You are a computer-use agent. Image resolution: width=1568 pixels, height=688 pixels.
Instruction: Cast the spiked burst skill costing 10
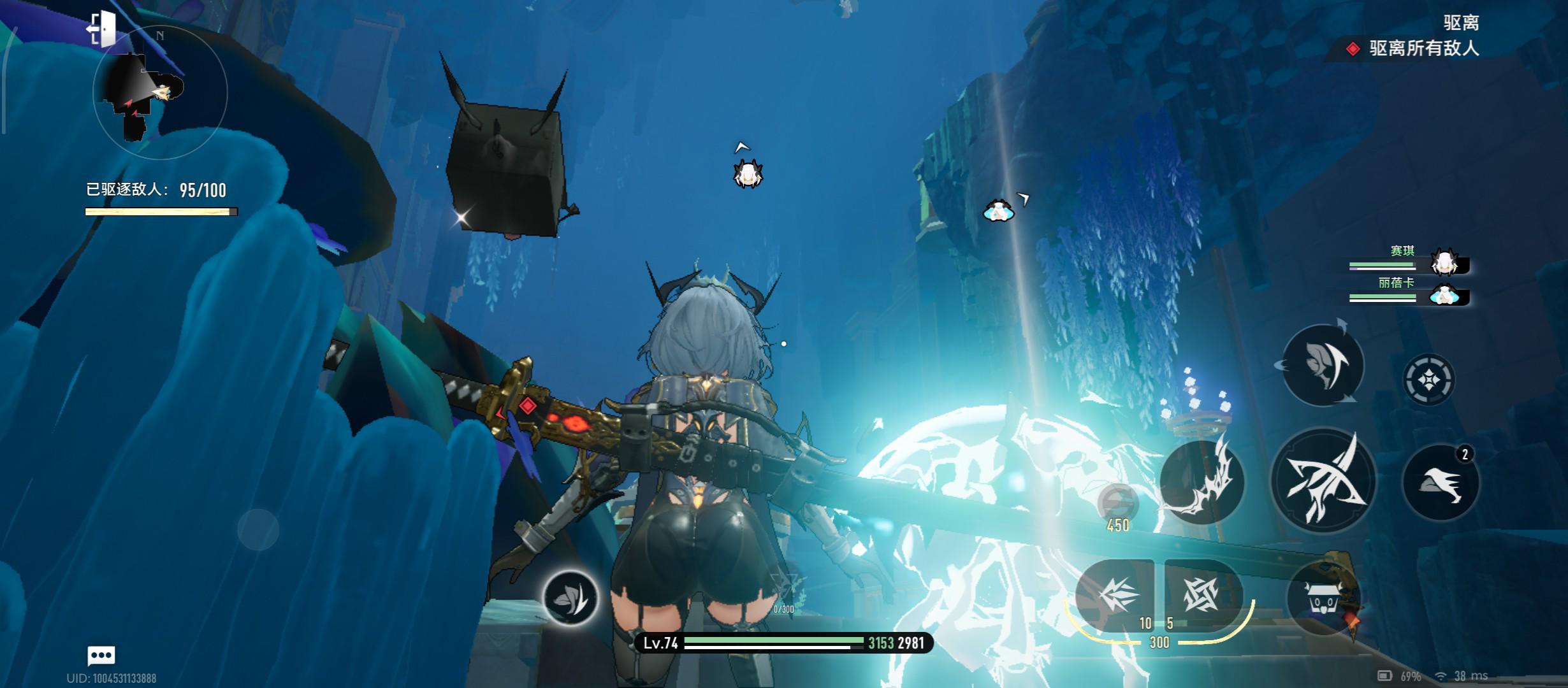tap(1115, 595)
